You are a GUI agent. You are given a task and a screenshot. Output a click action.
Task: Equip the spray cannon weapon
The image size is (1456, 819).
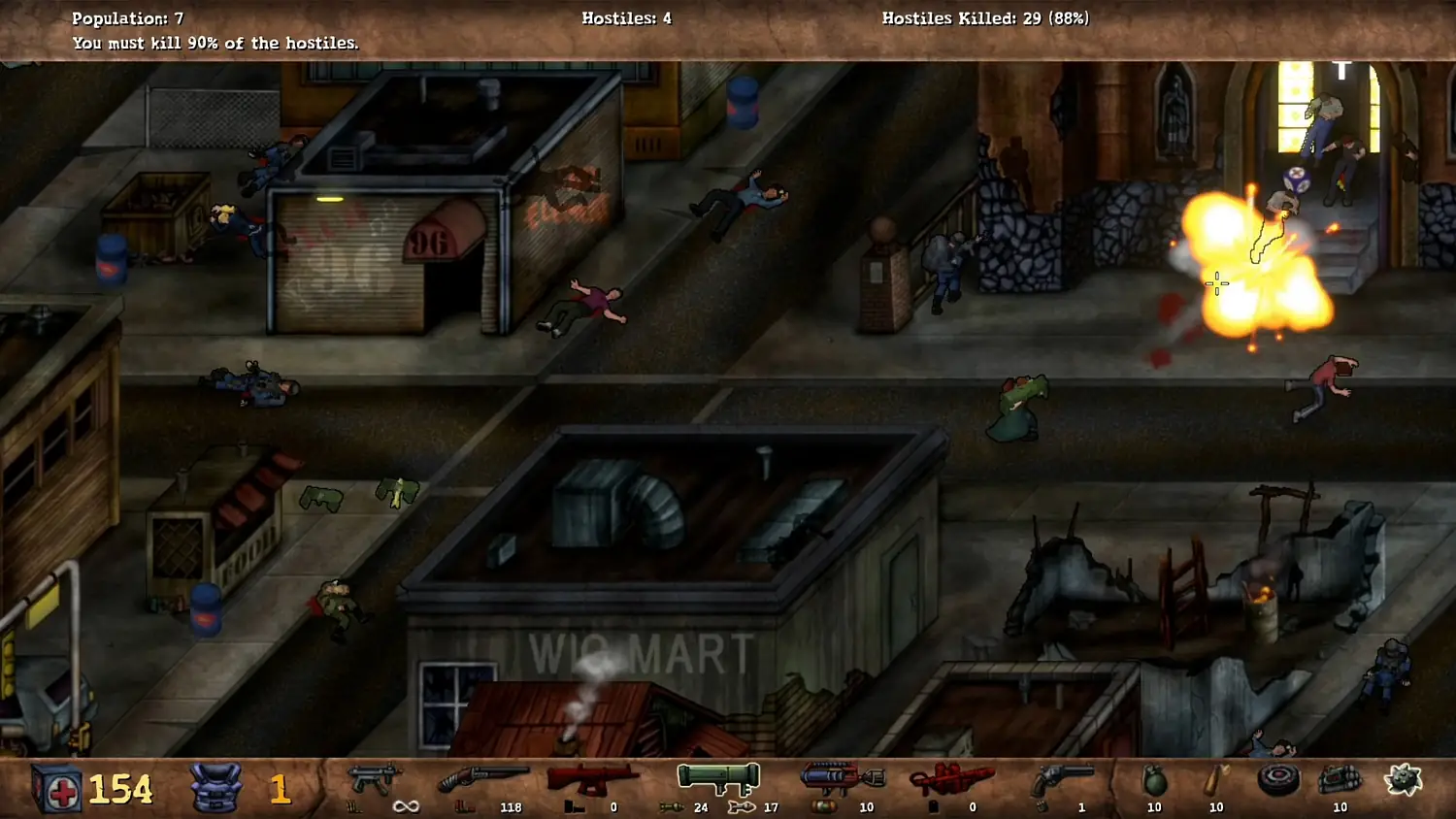[843, 773]
